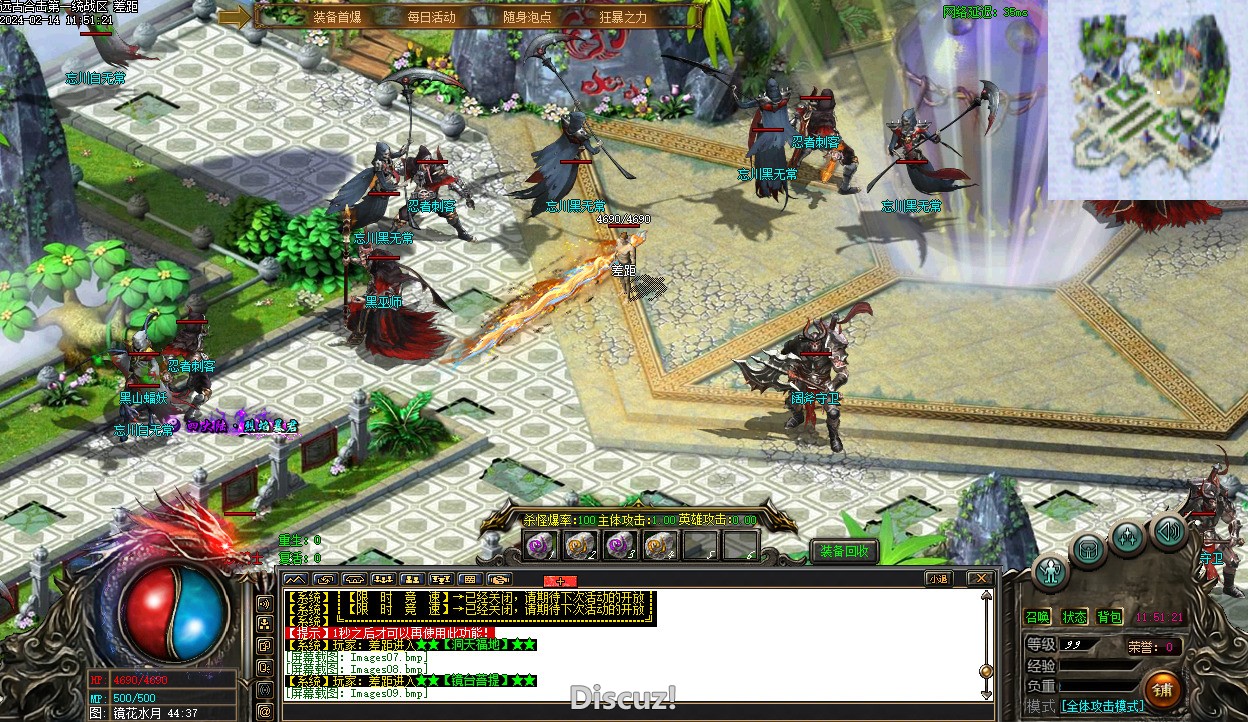Use the purple scroll in hotbar slot 3

pos(619,545)
